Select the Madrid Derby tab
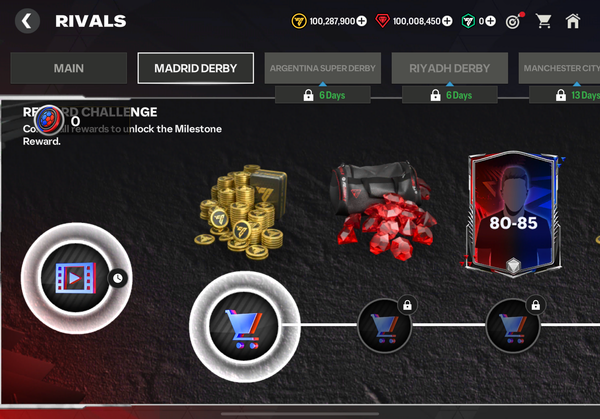 196,68
